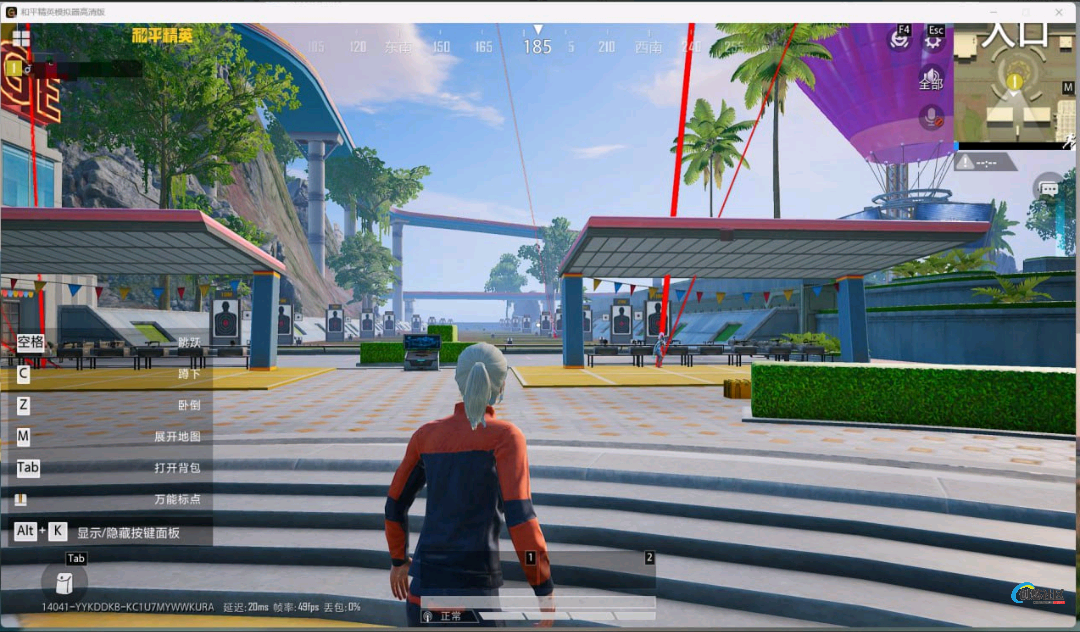Click the universal marker 万能标点 icon

21,499
